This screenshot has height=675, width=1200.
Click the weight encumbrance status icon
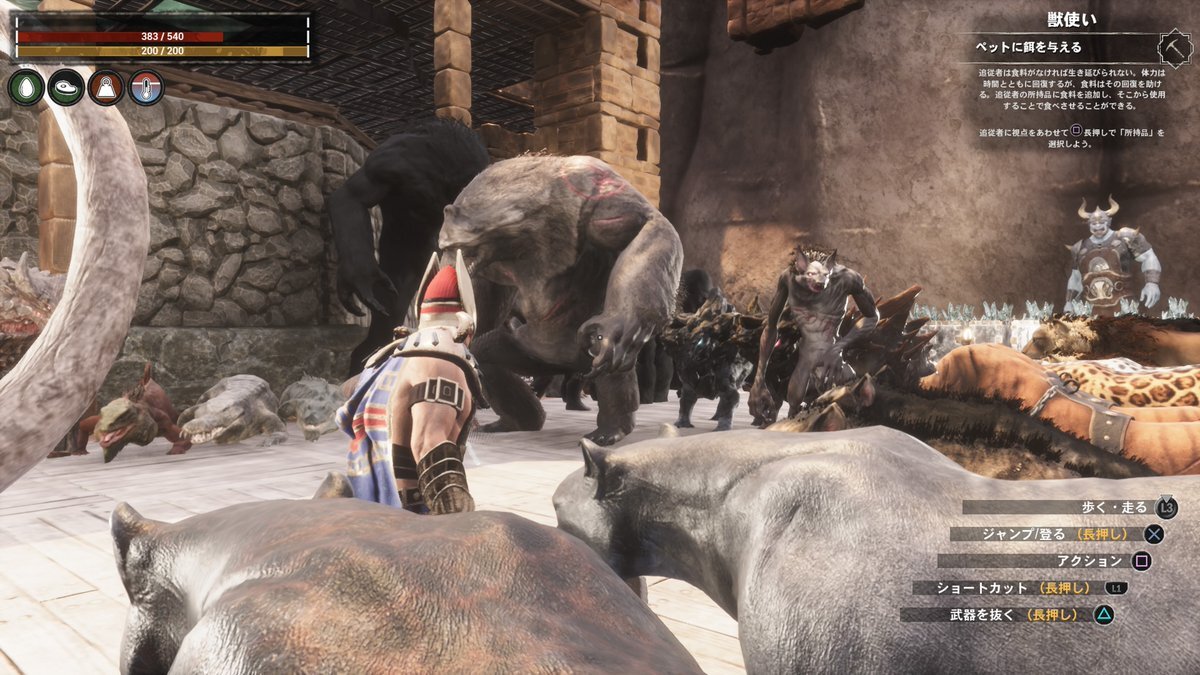click(x=106, y=88)
